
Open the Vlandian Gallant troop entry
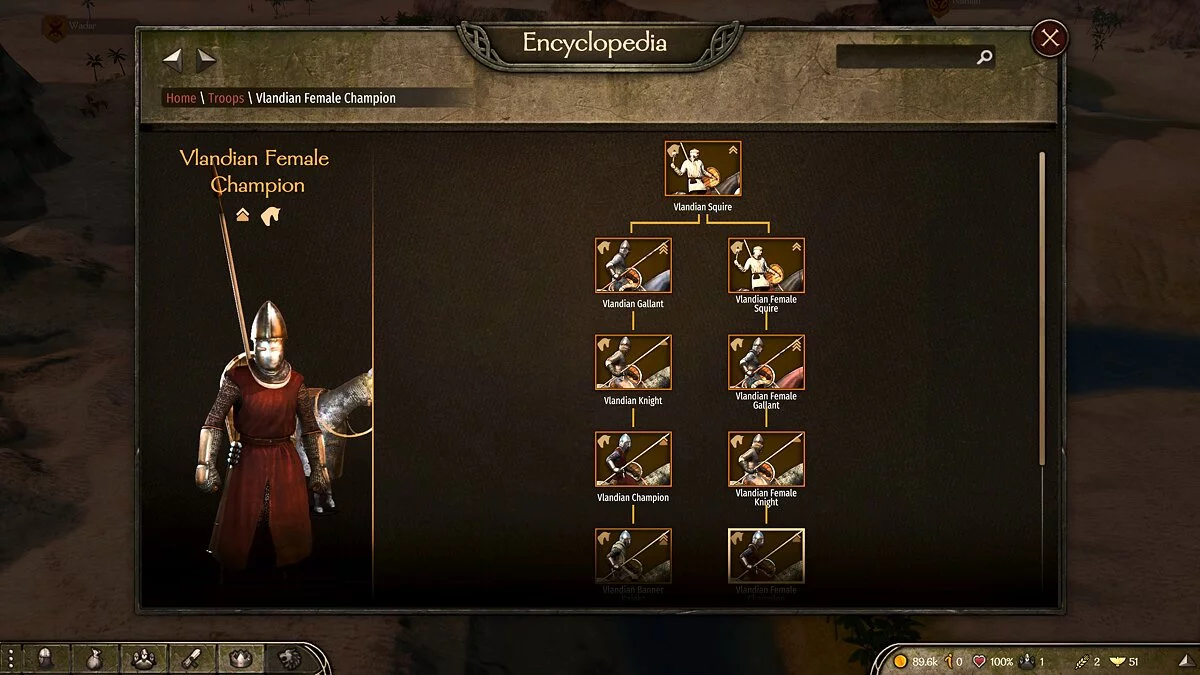pos(633,265)
